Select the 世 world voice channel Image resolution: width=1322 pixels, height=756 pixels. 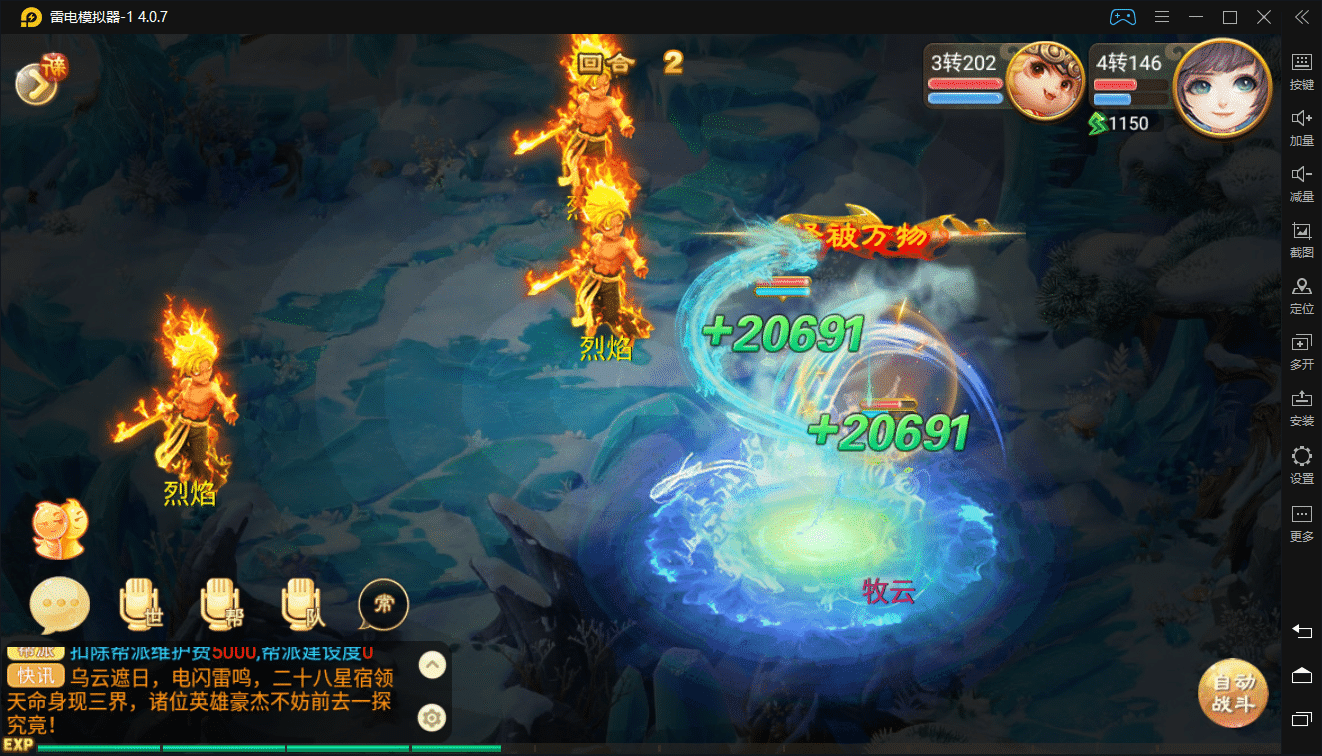coord(141,605)
